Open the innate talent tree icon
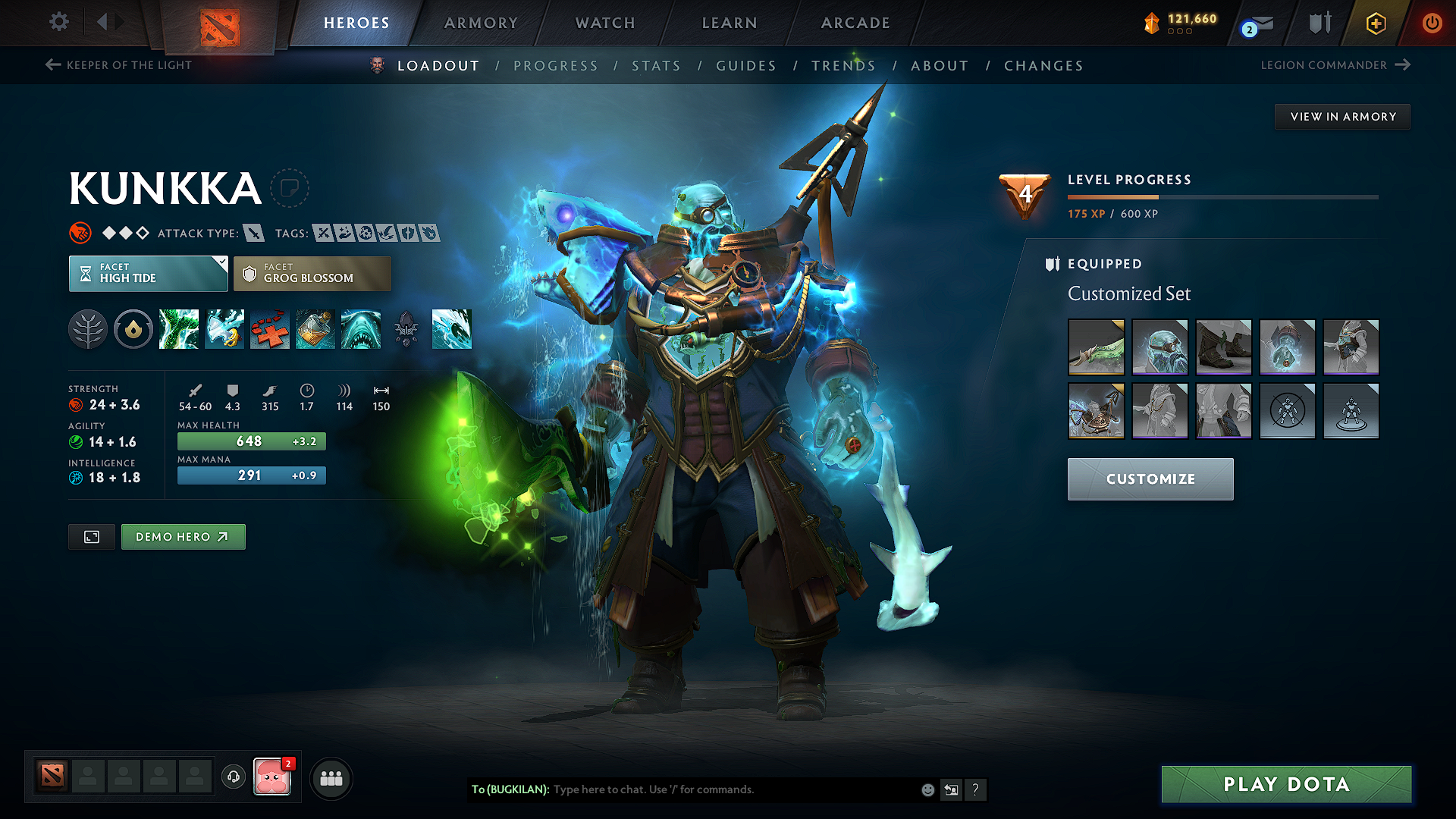Image resolution: width=1456 pixels, height=819 pixels. (88, 329)
